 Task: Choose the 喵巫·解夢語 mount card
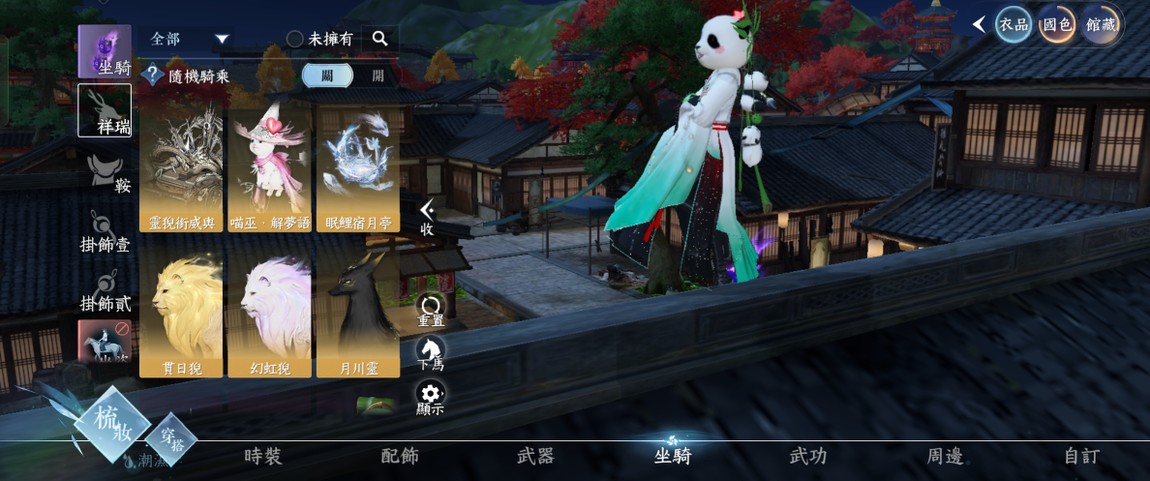(x=269, y=170)
